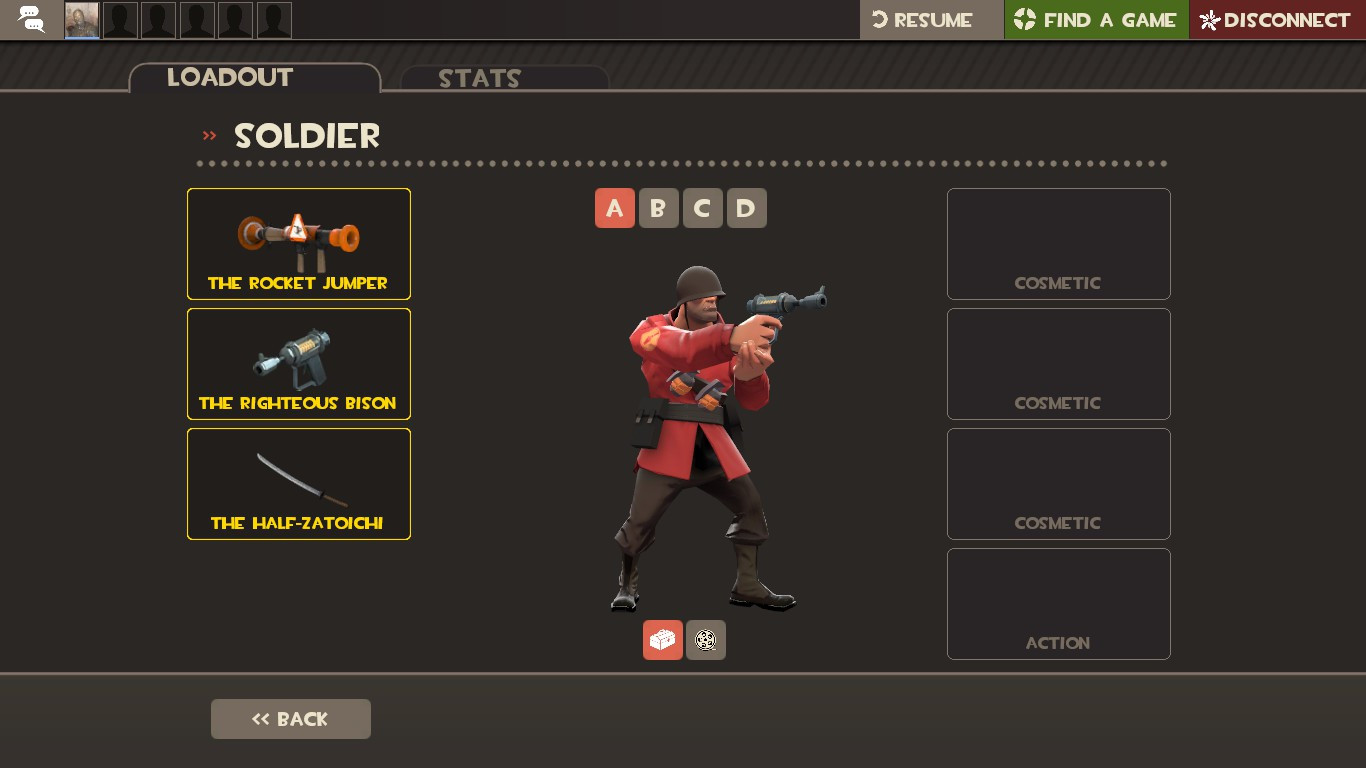Select the red item crate icon below the Soldier
This screenshot has height=768, width=1366.
coord(662,640)
